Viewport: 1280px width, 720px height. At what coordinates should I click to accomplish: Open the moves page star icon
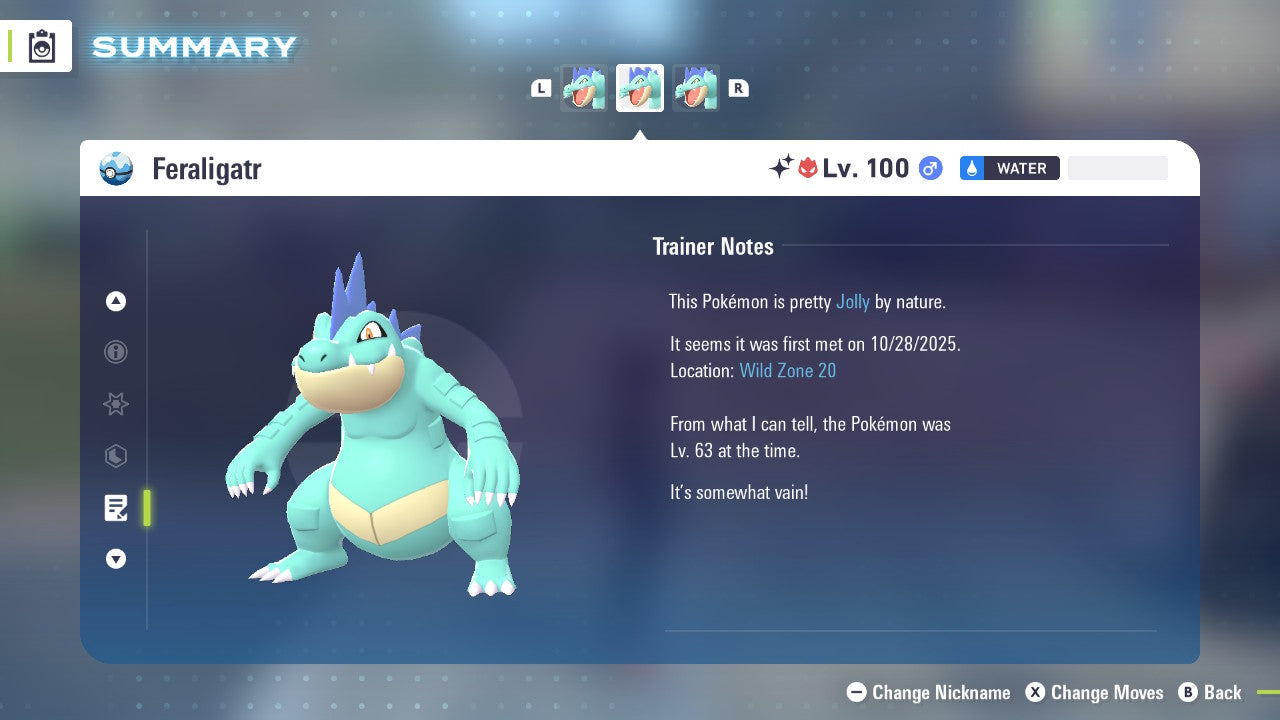click(x=116, y=404)
